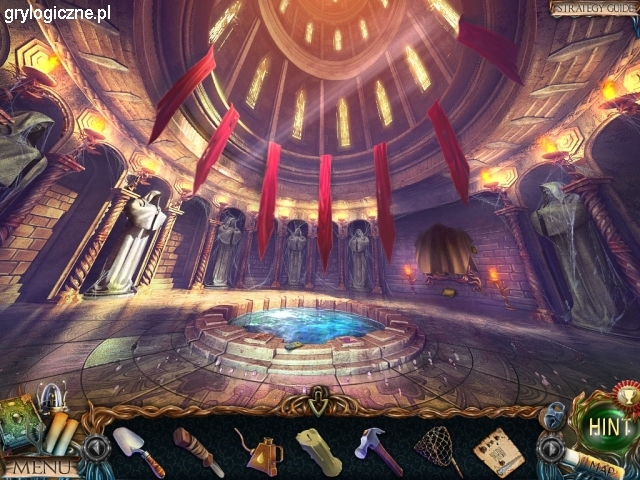
Task: Open the Strategy Guide
Action: pyautogui.click(x=592, y=9)
